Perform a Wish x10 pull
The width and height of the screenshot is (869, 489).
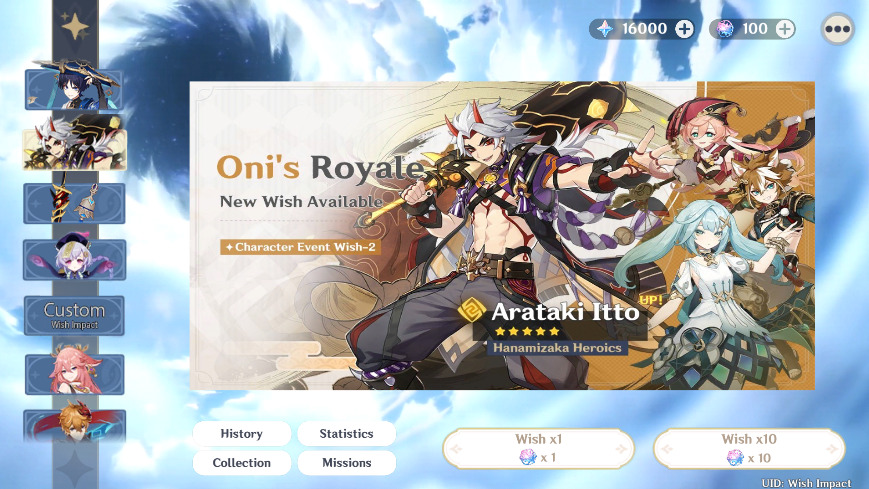pyautogui.click(x=749, y=449)
